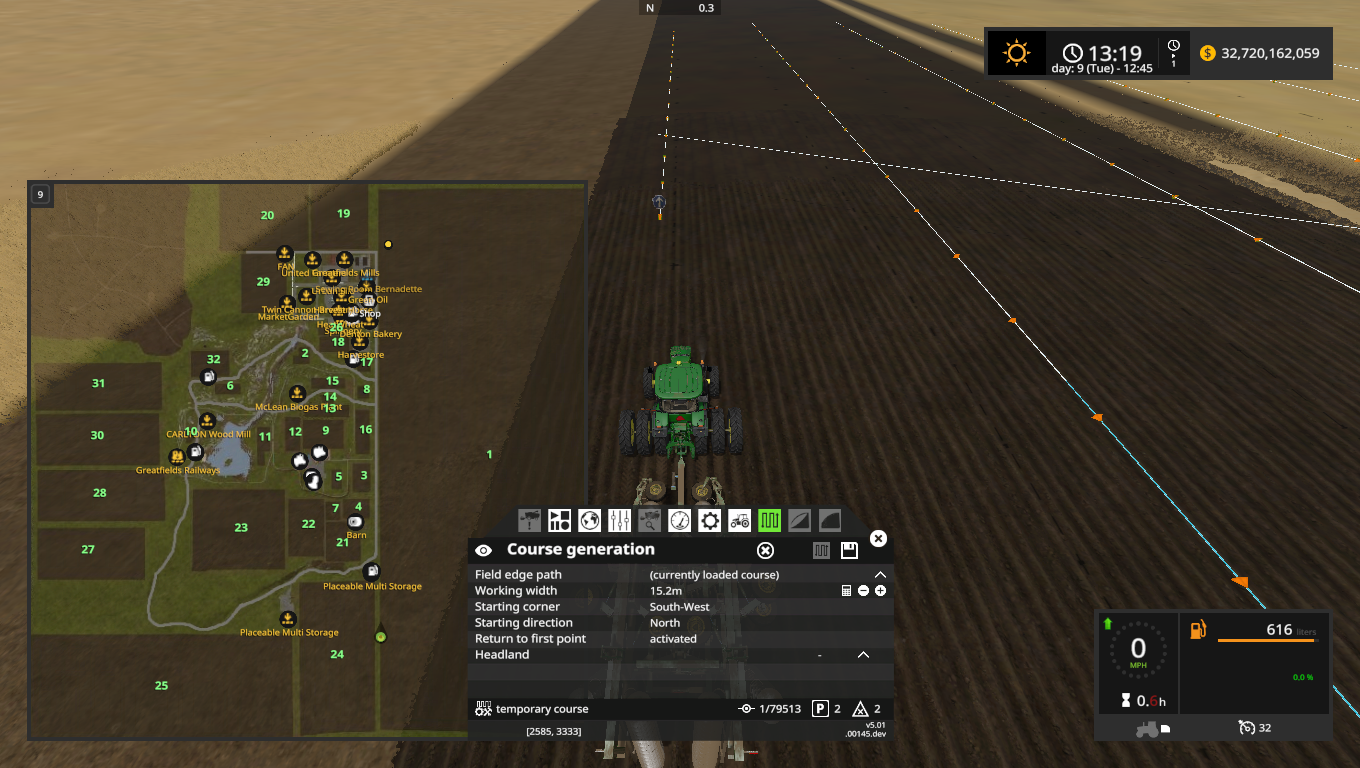
Task: Cancel course generation with the circled X button
Action: 765,550
